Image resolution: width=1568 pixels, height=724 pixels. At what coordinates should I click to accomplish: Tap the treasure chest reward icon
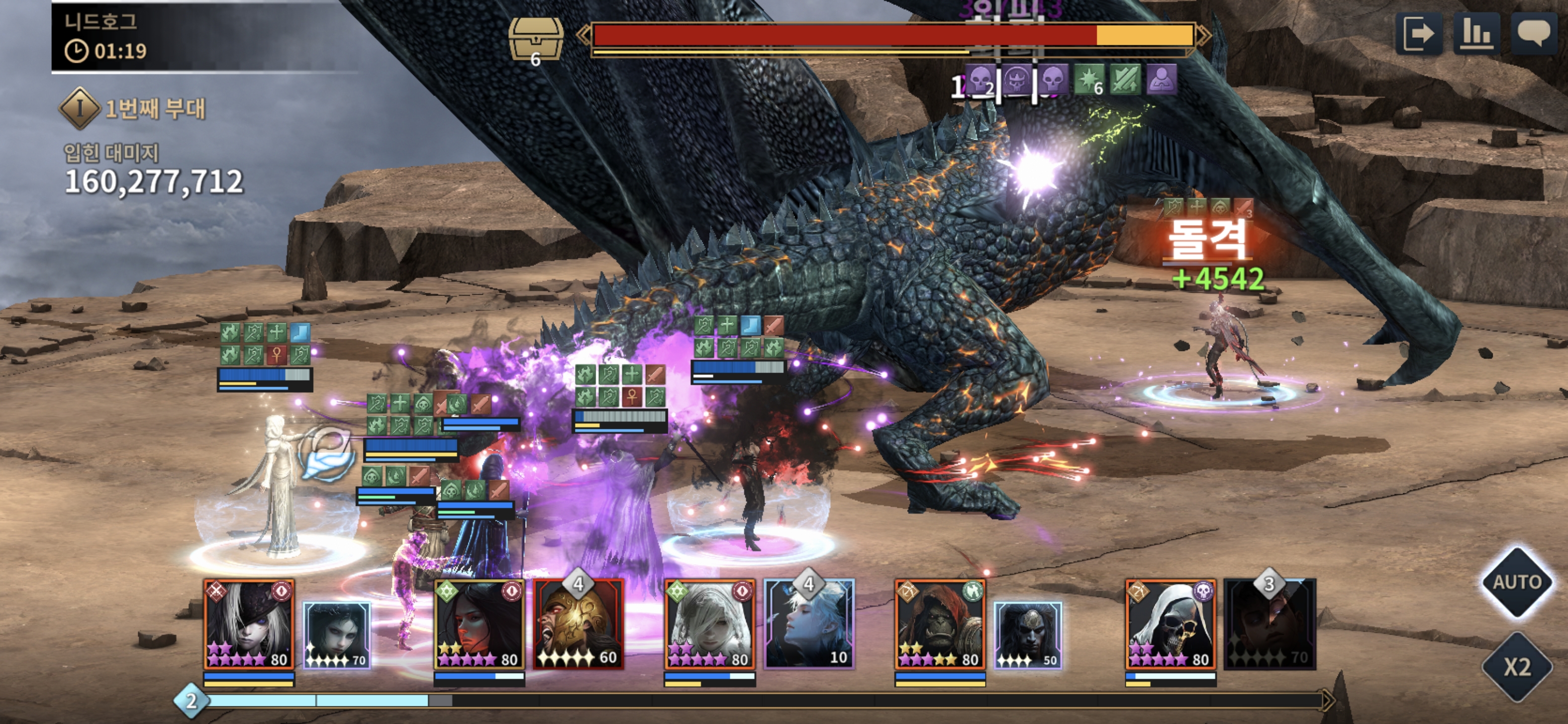535,40
